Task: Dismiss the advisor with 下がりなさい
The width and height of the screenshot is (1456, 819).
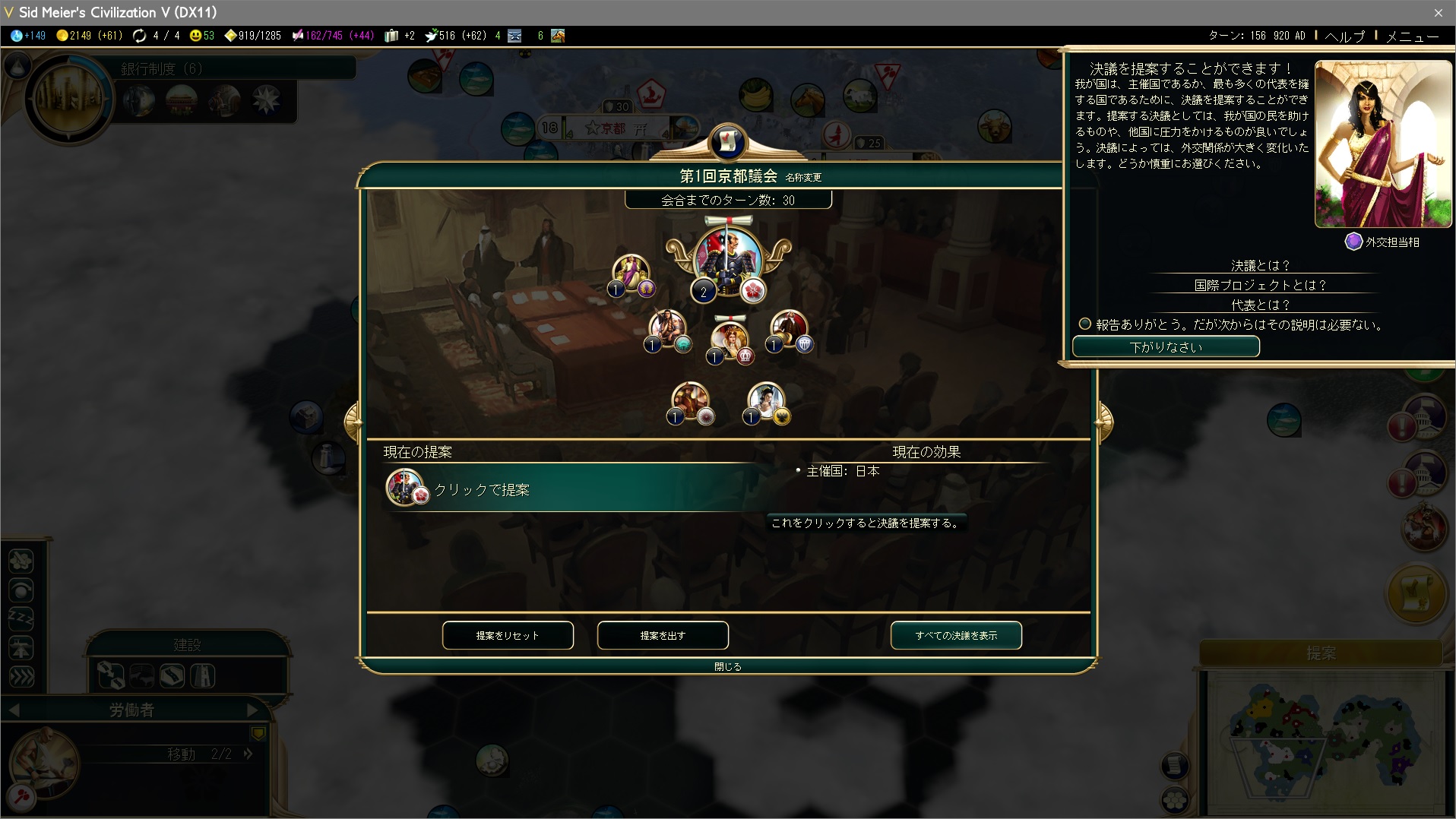Action: 1166,346
